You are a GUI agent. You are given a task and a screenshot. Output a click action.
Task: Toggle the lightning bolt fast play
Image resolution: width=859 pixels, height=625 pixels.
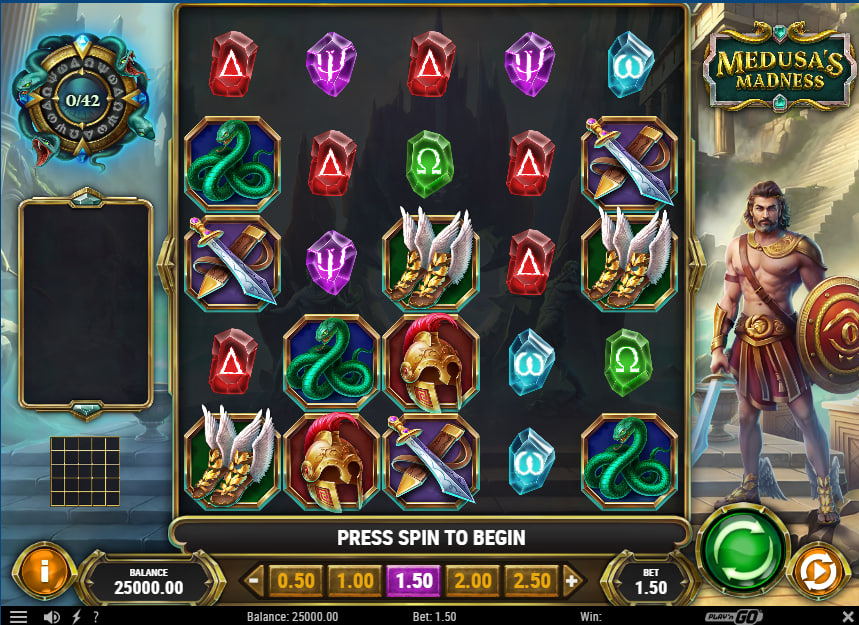pos(76,617)
